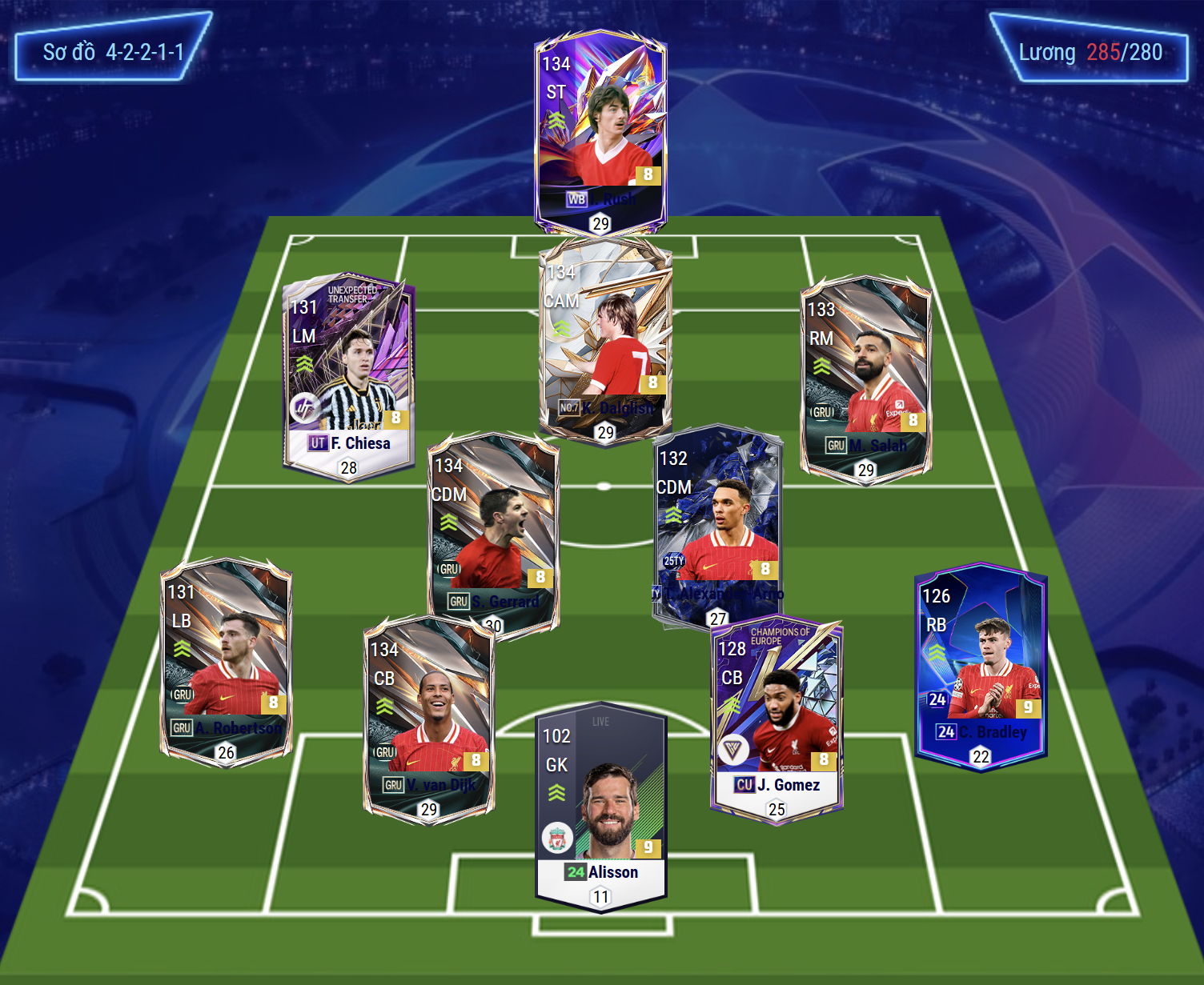Image resolution: width=1204 pixels, height=985 pixels.
Task: Select A. Robertson left back card
Action: 226,660
